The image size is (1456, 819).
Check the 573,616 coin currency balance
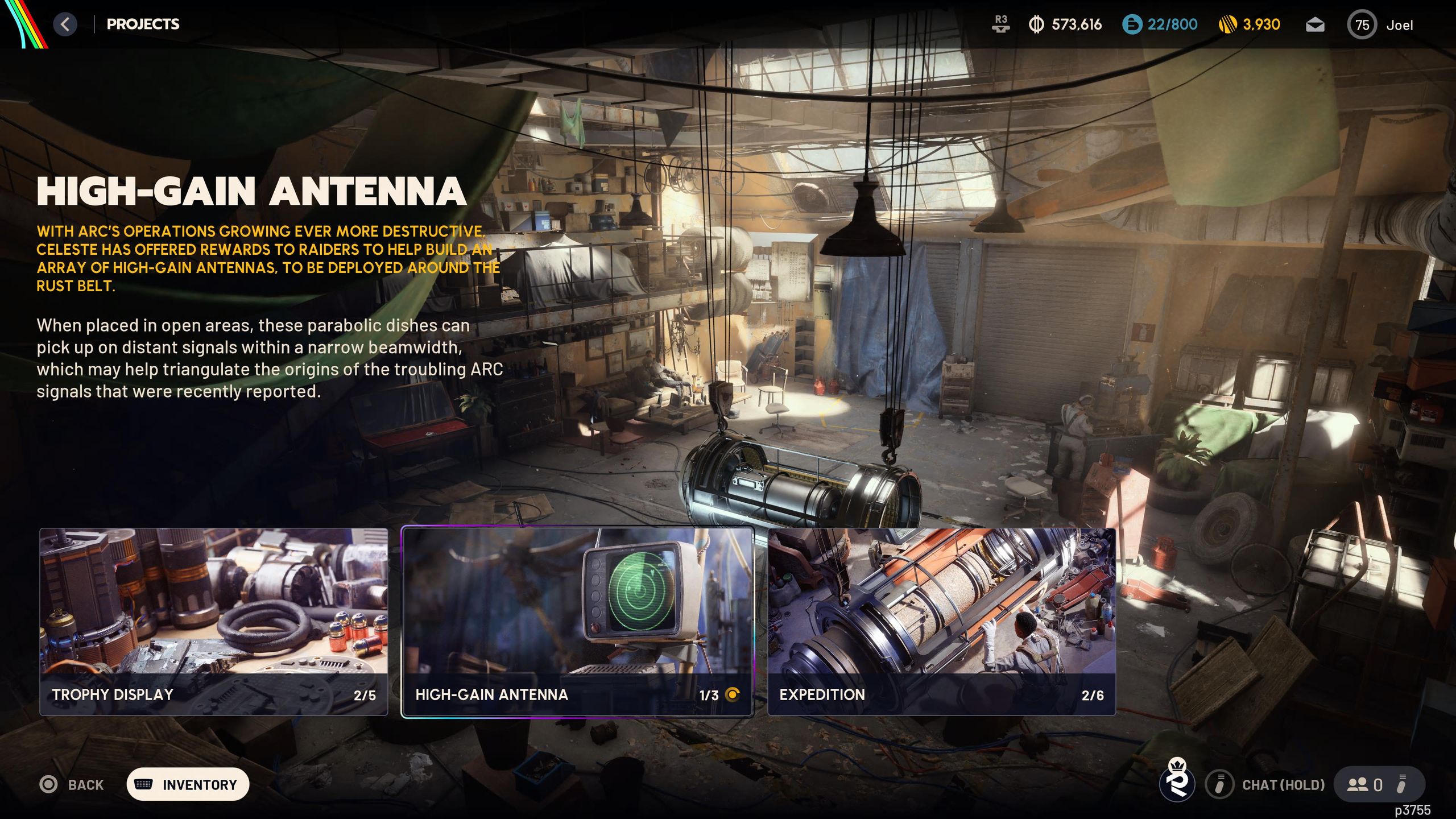click(1065, 24)
